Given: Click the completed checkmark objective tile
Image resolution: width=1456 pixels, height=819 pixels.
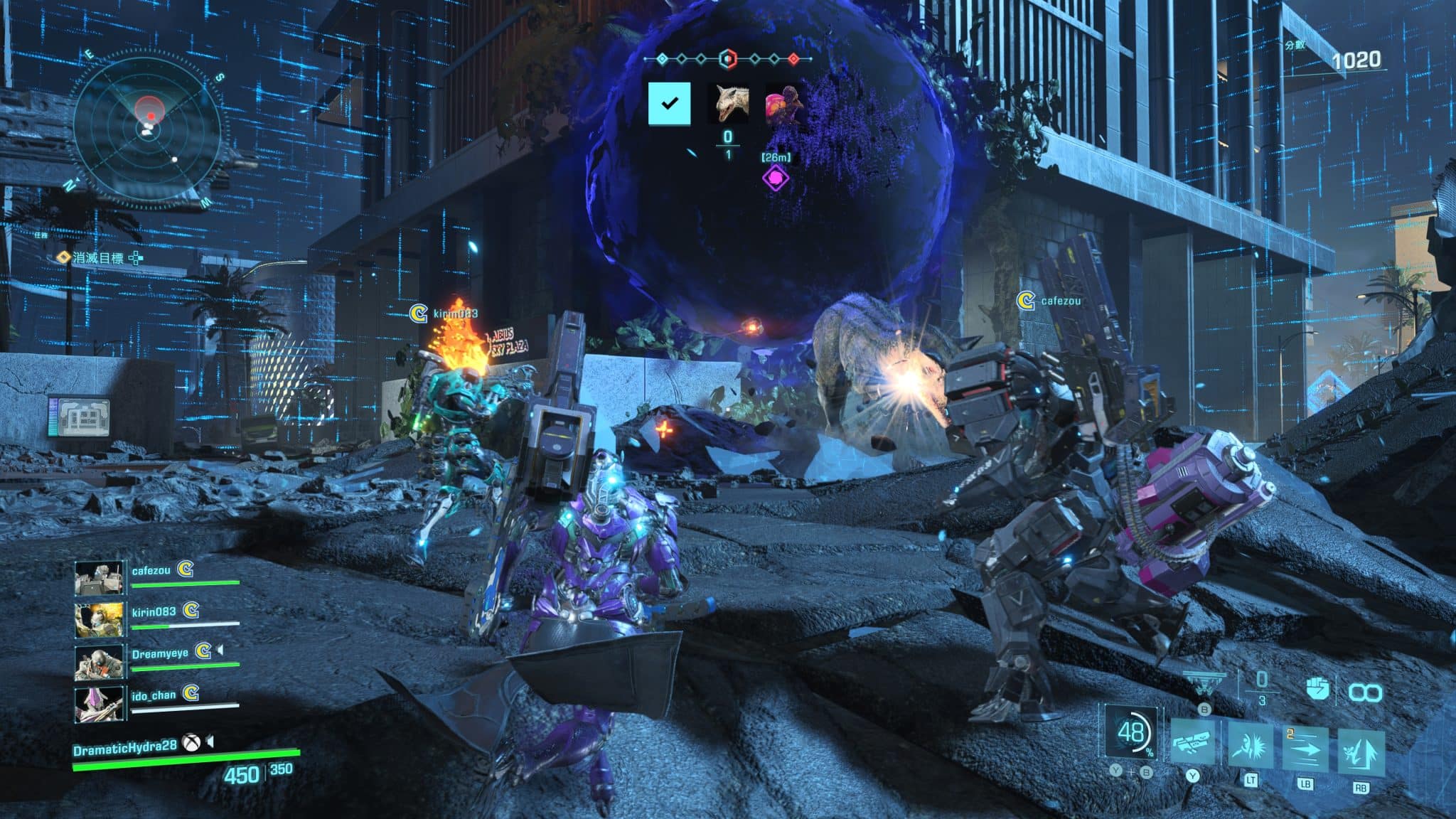Looking at the screenshot, I should point(669,104).
